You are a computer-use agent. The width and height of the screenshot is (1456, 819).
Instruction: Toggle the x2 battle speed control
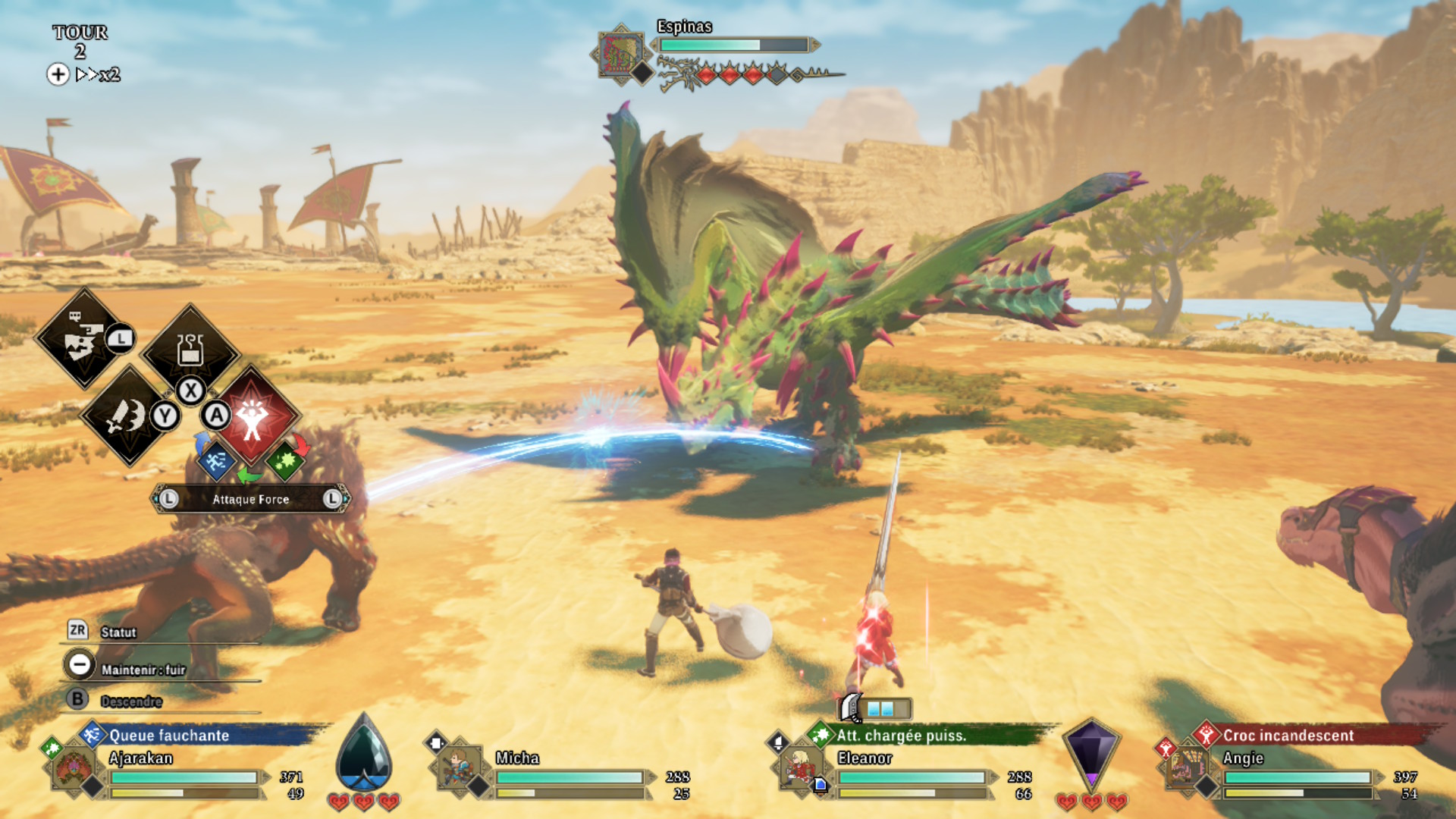(85, 74)
